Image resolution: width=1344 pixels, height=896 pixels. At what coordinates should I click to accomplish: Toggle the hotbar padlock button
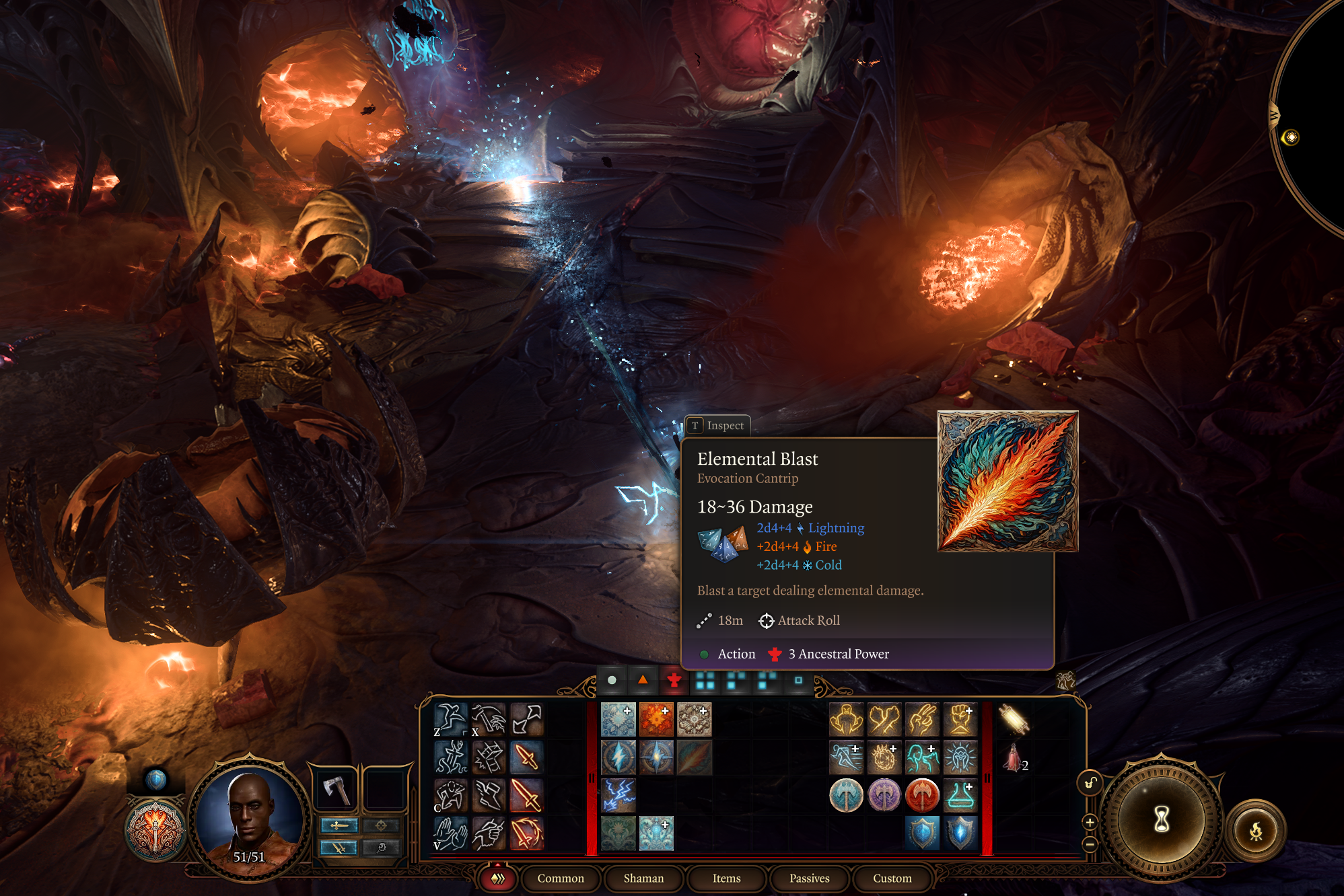click(x=1090, y=782)
